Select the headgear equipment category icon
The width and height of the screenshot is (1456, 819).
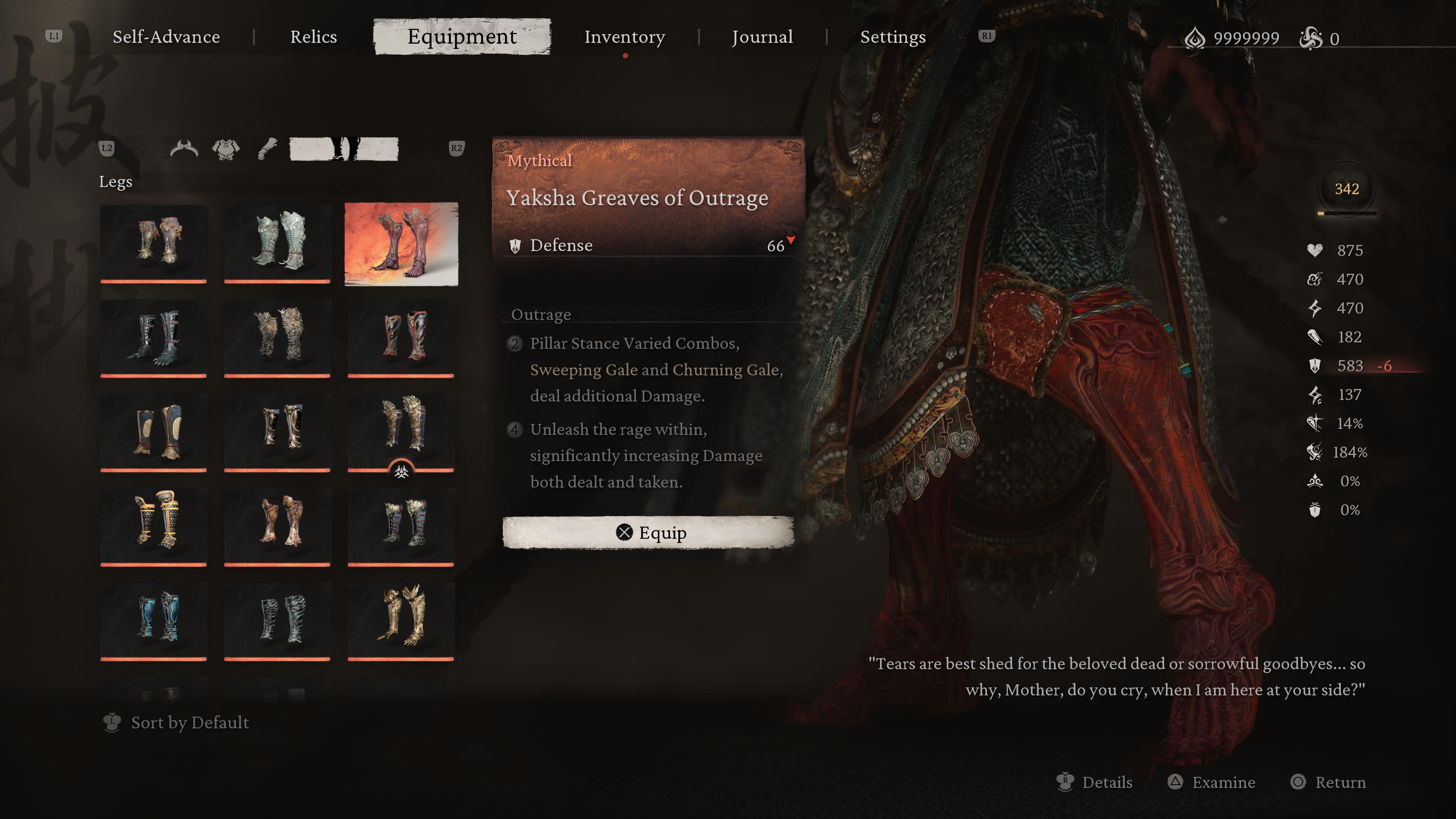tap(184, 149)
